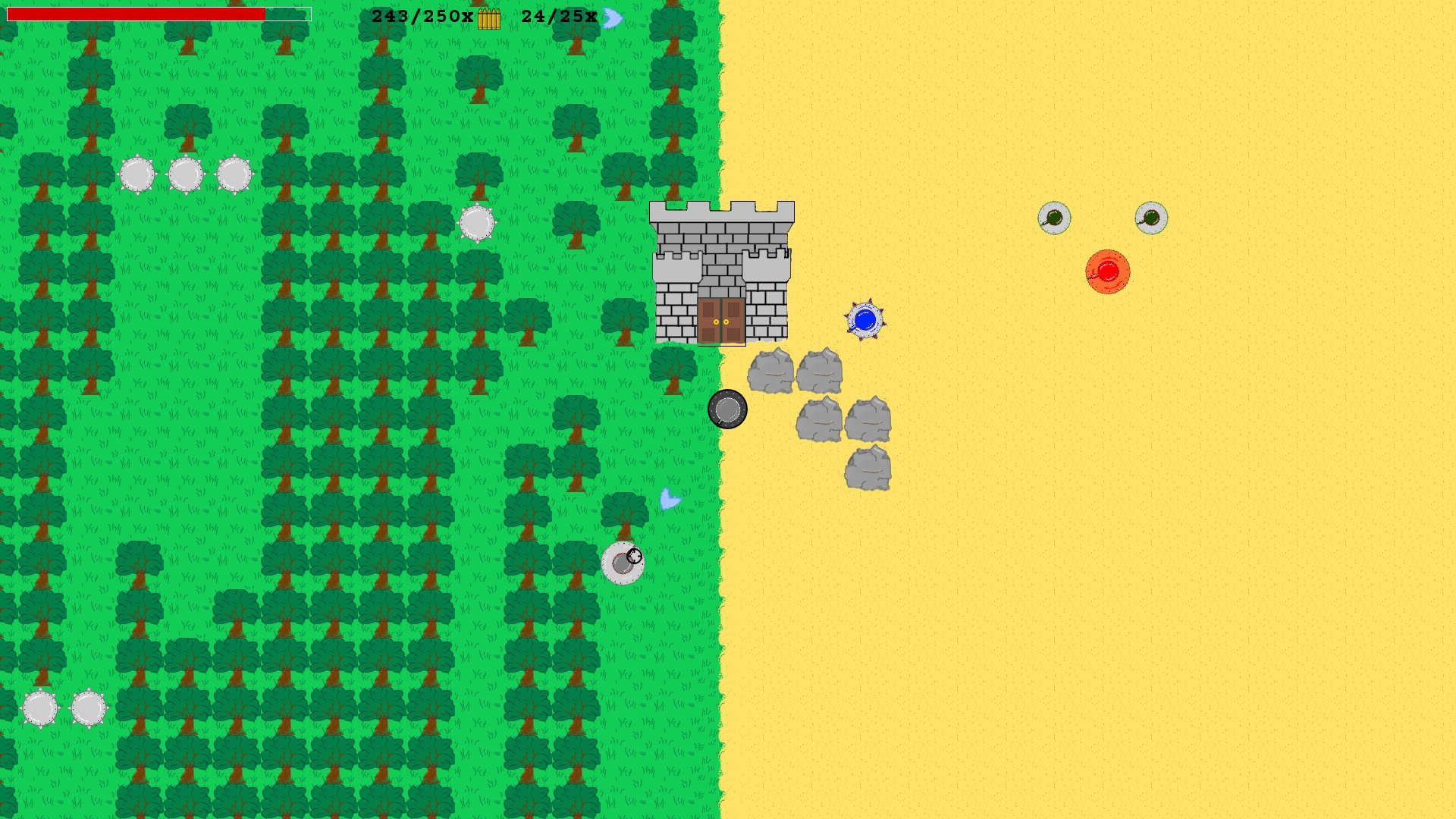Select the left gray turret with green cannon
The image size is (1456, 819).
1056,218
